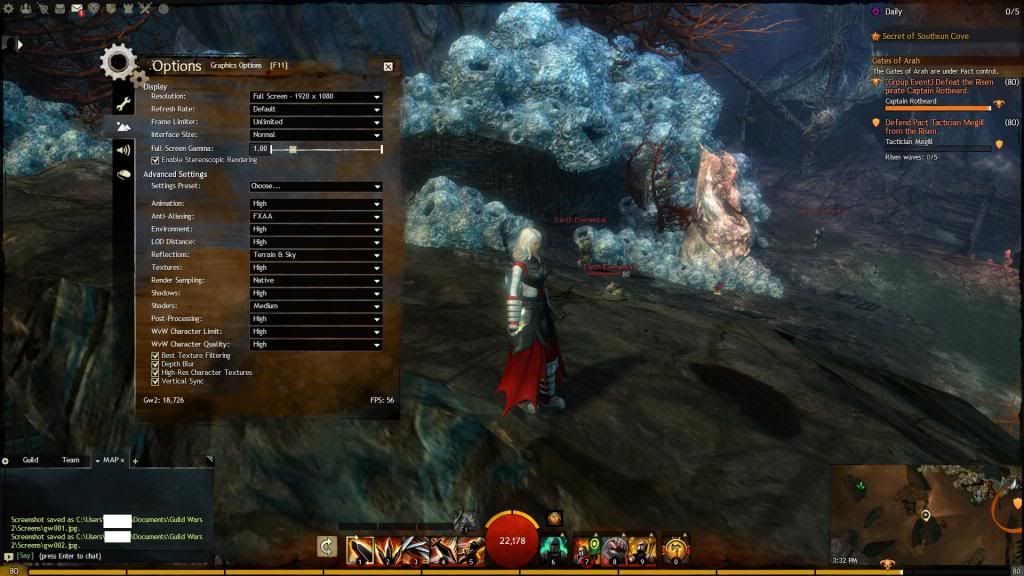Close the Options window

coord(388,66)
